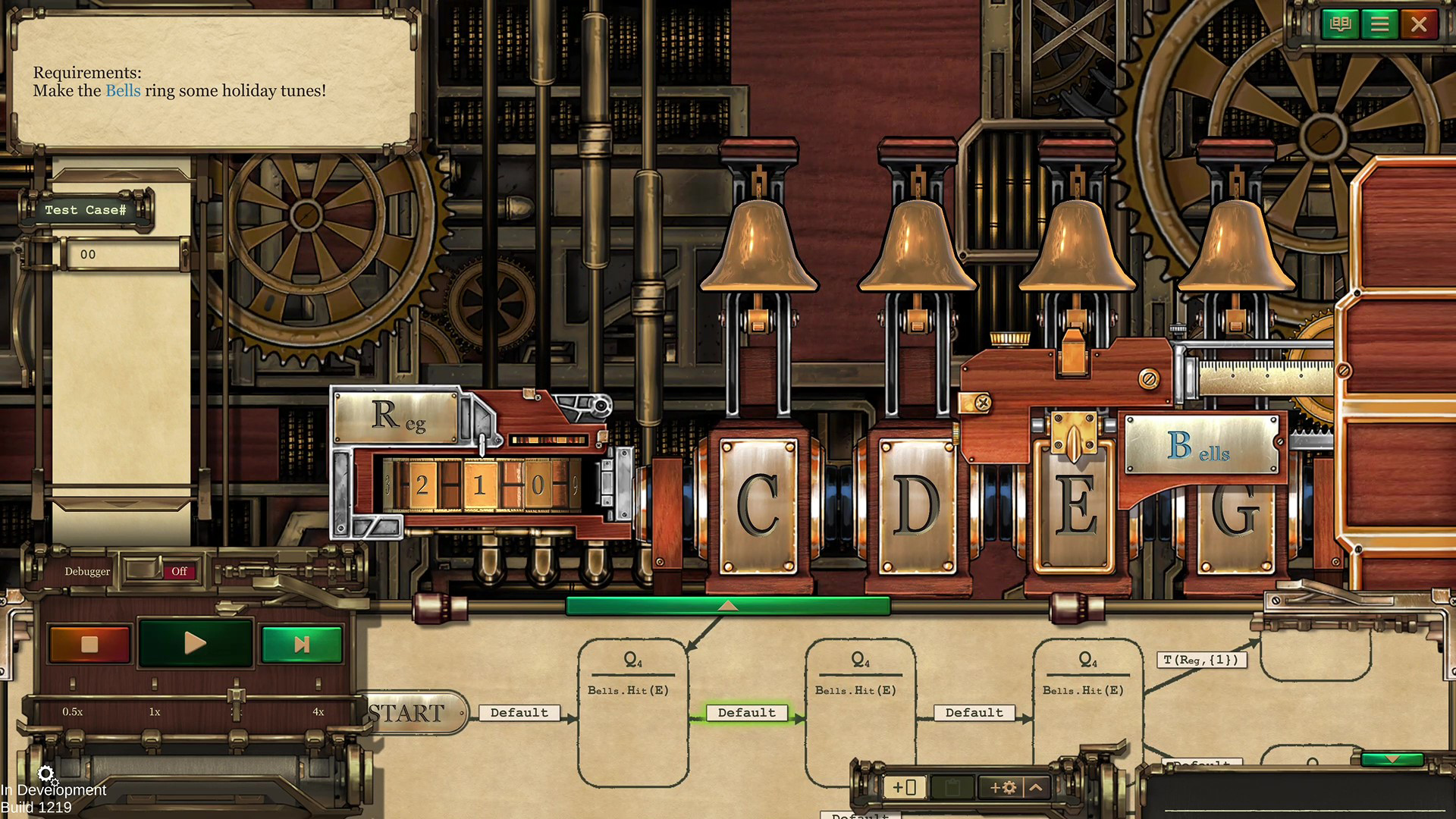This screenshot has height=819, width=1456.
Task: Step forward one instruction
Action: click(x=301, y=644)
